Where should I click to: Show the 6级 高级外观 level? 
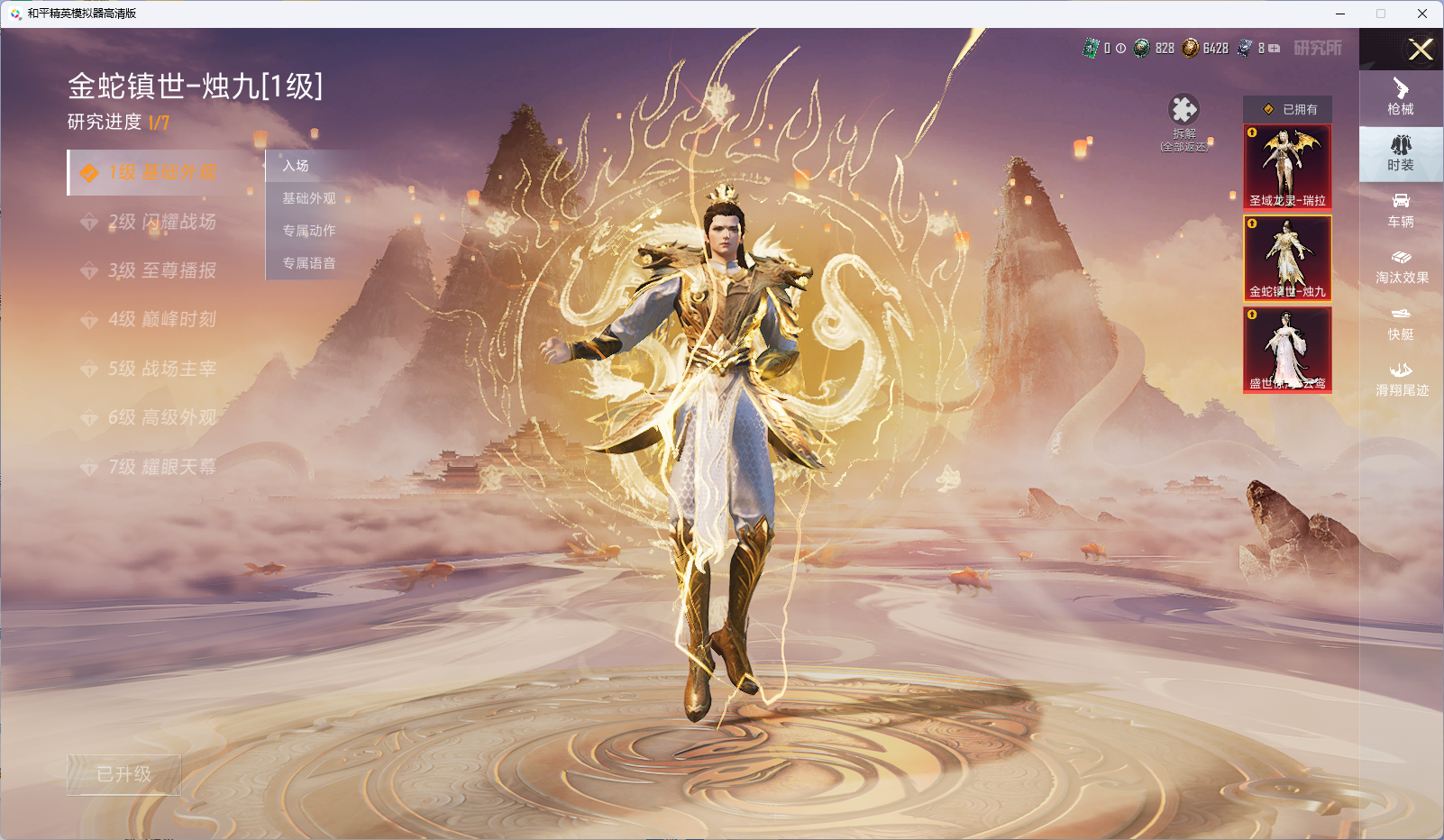pos(161,417)
